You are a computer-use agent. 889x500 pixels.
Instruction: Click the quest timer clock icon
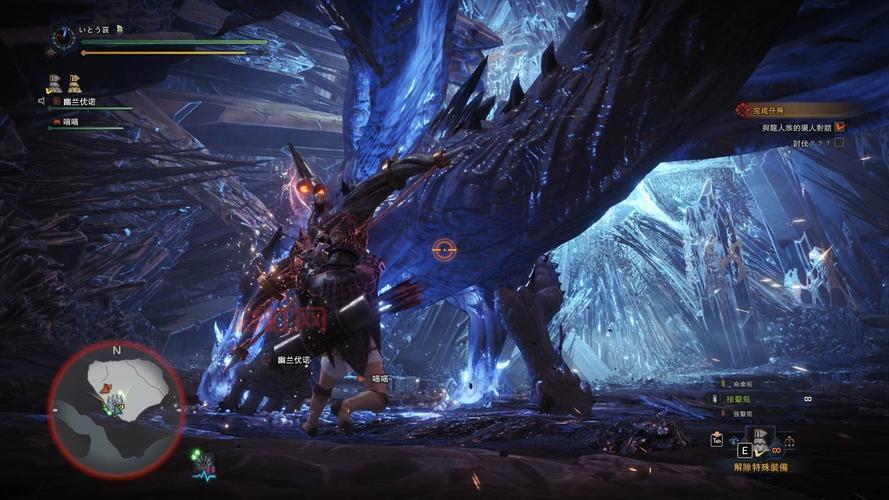62,38
